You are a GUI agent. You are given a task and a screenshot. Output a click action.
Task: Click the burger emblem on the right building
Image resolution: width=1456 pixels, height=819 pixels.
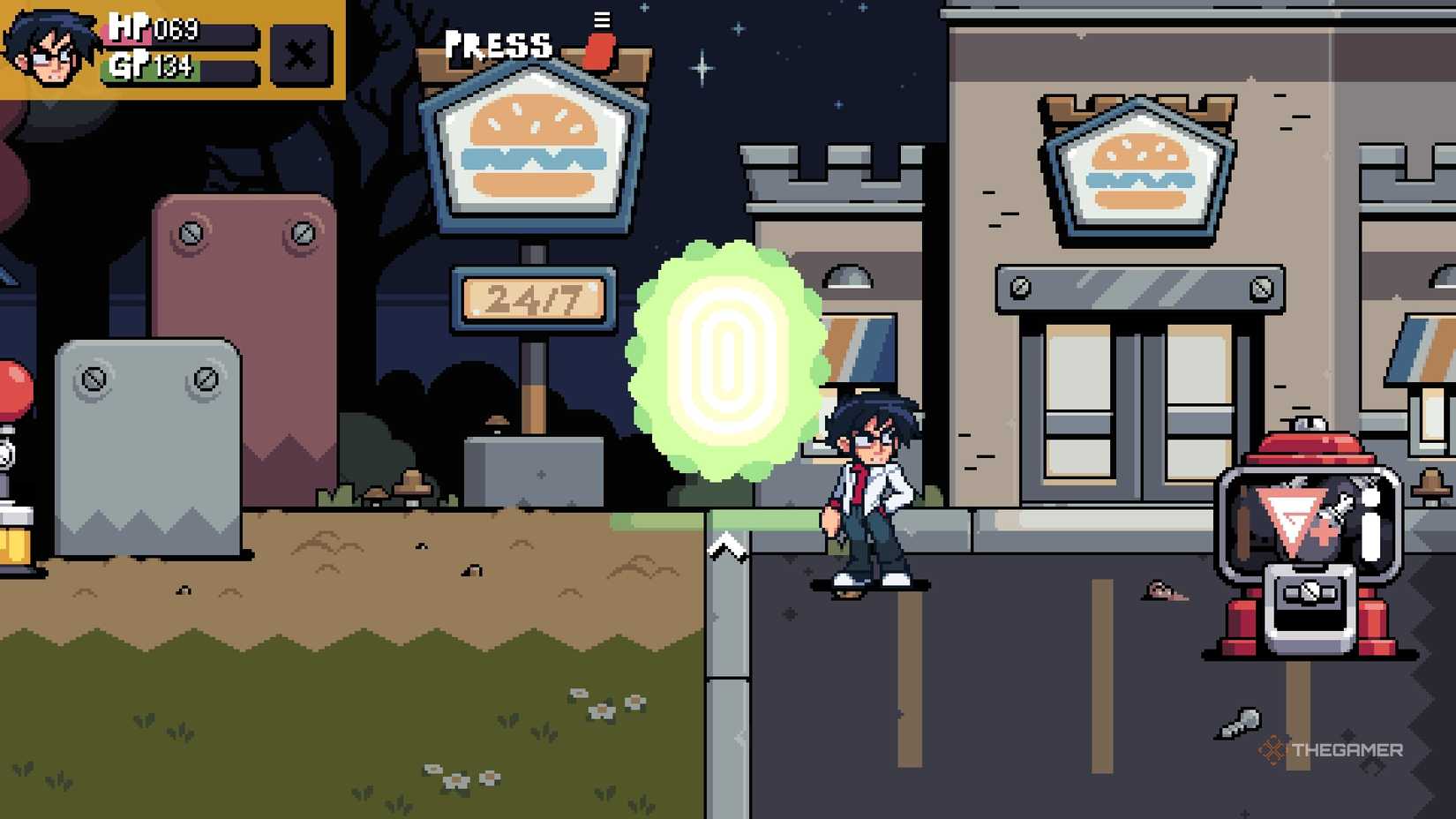pos(1137,168)
